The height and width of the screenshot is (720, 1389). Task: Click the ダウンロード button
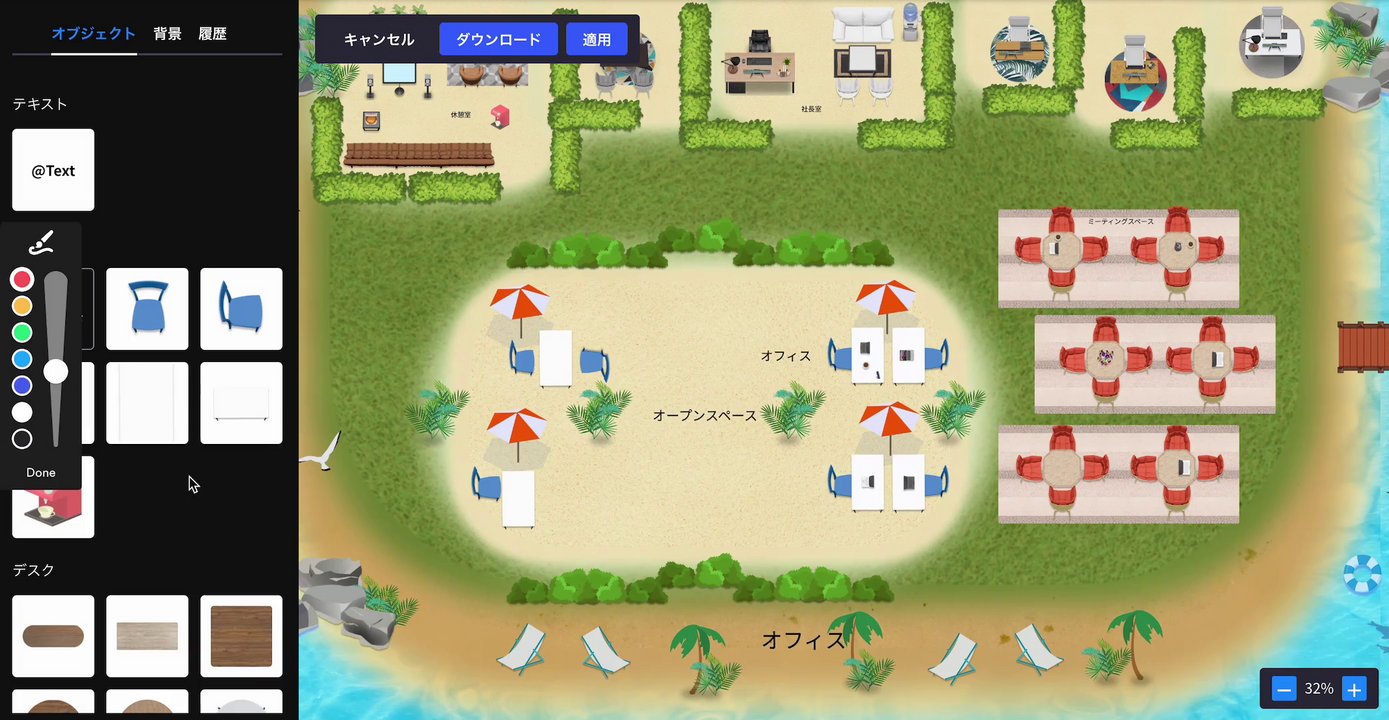498,40
